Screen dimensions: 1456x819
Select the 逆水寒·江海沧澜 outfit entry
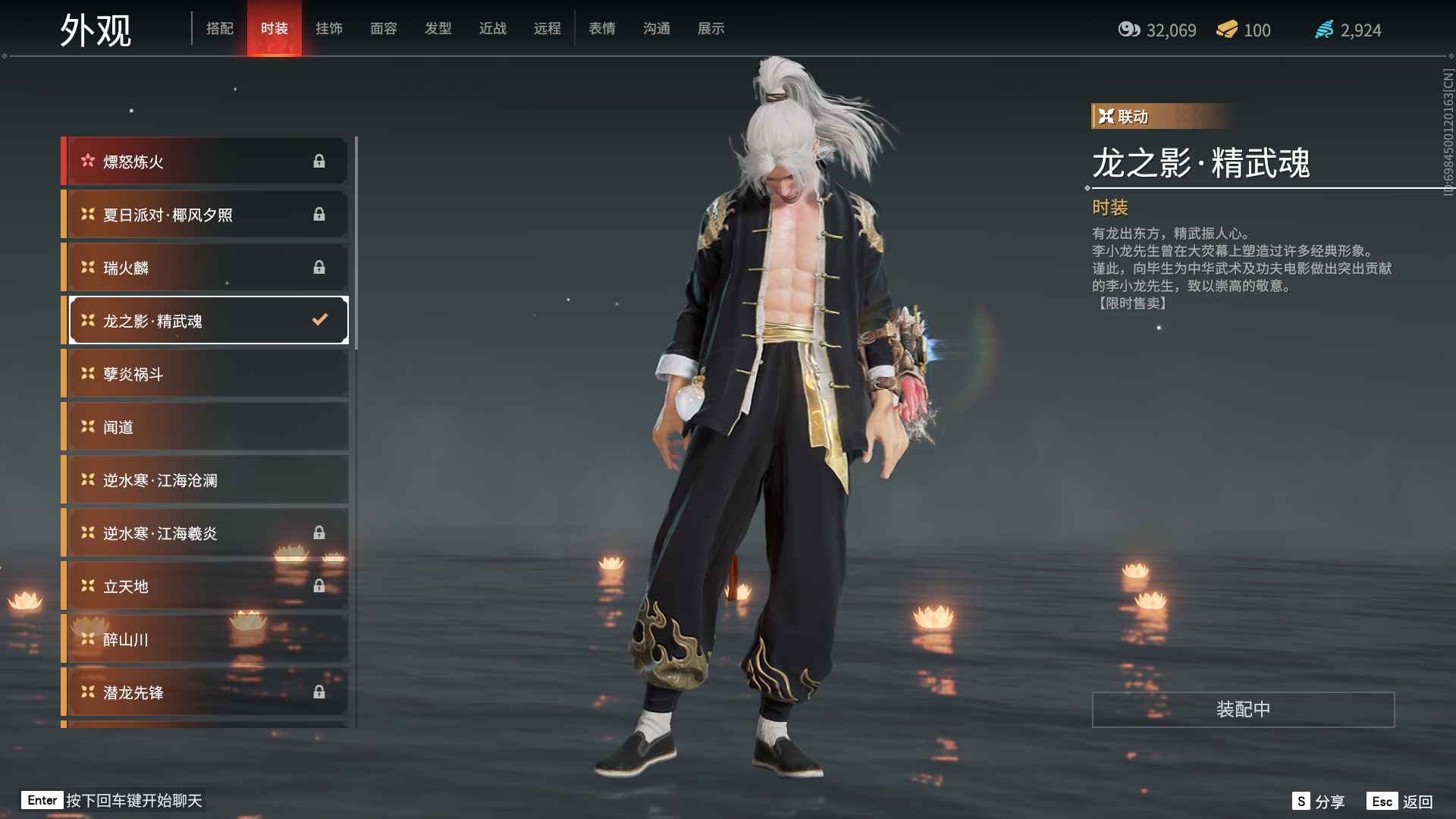205,479
